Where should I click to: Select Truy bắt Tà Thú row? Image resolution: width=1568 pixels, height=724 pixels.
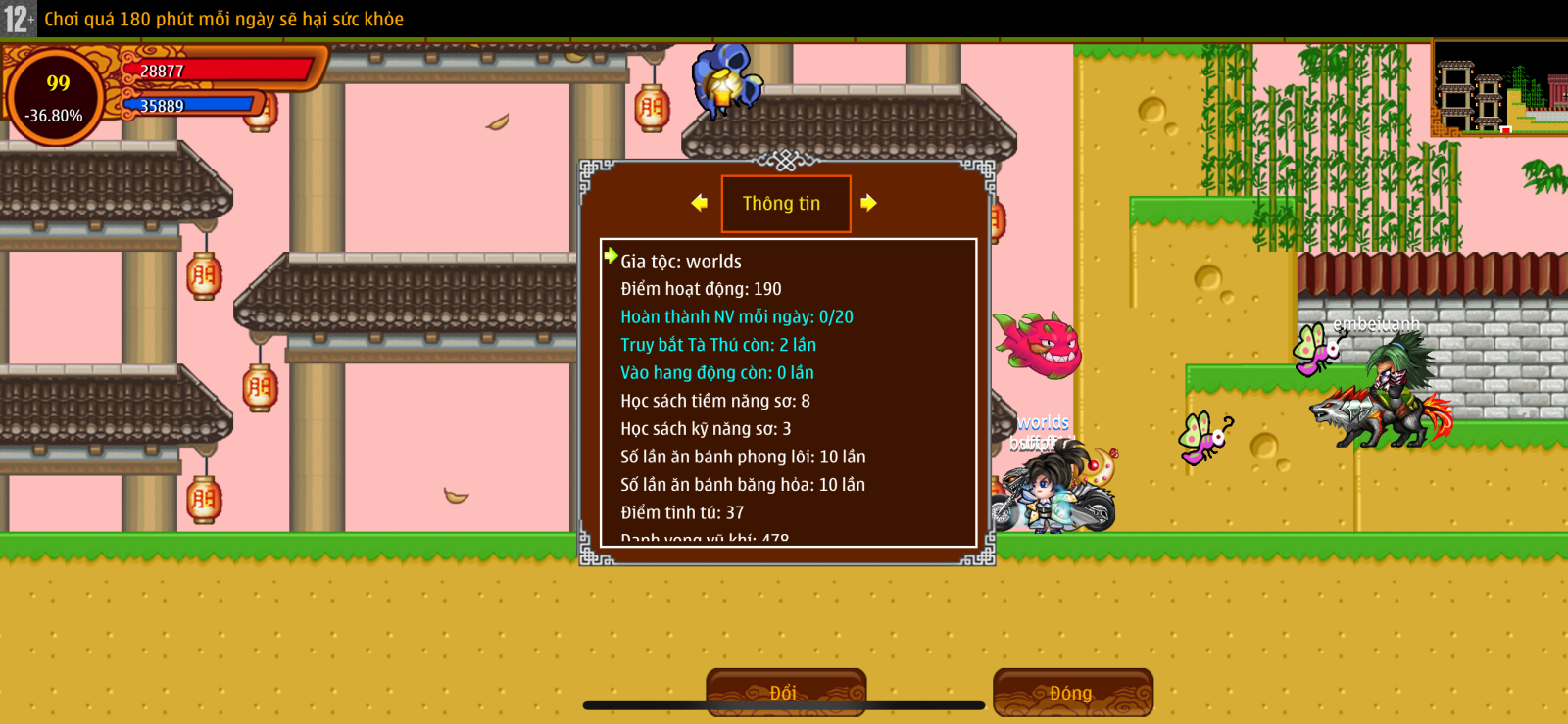717,345
